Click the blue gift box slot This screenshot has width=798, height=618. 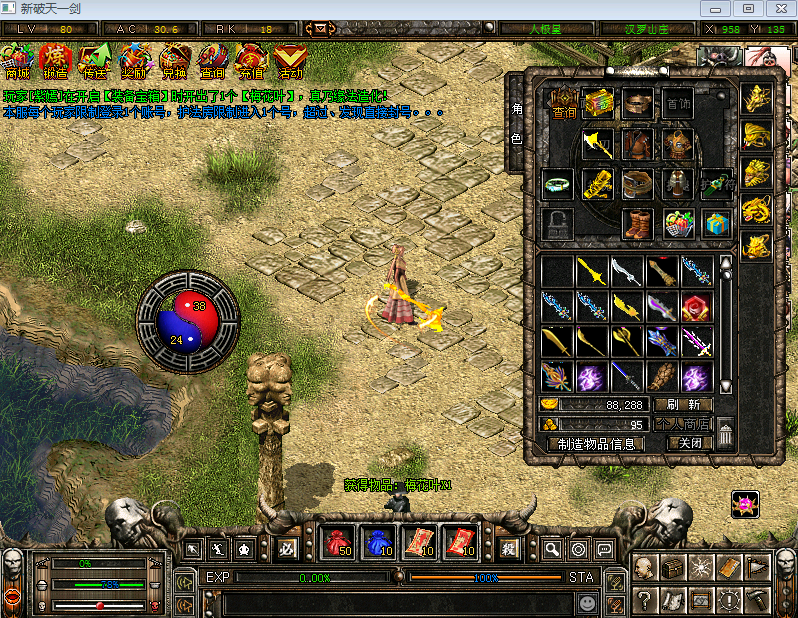click(x=716, y=223)
